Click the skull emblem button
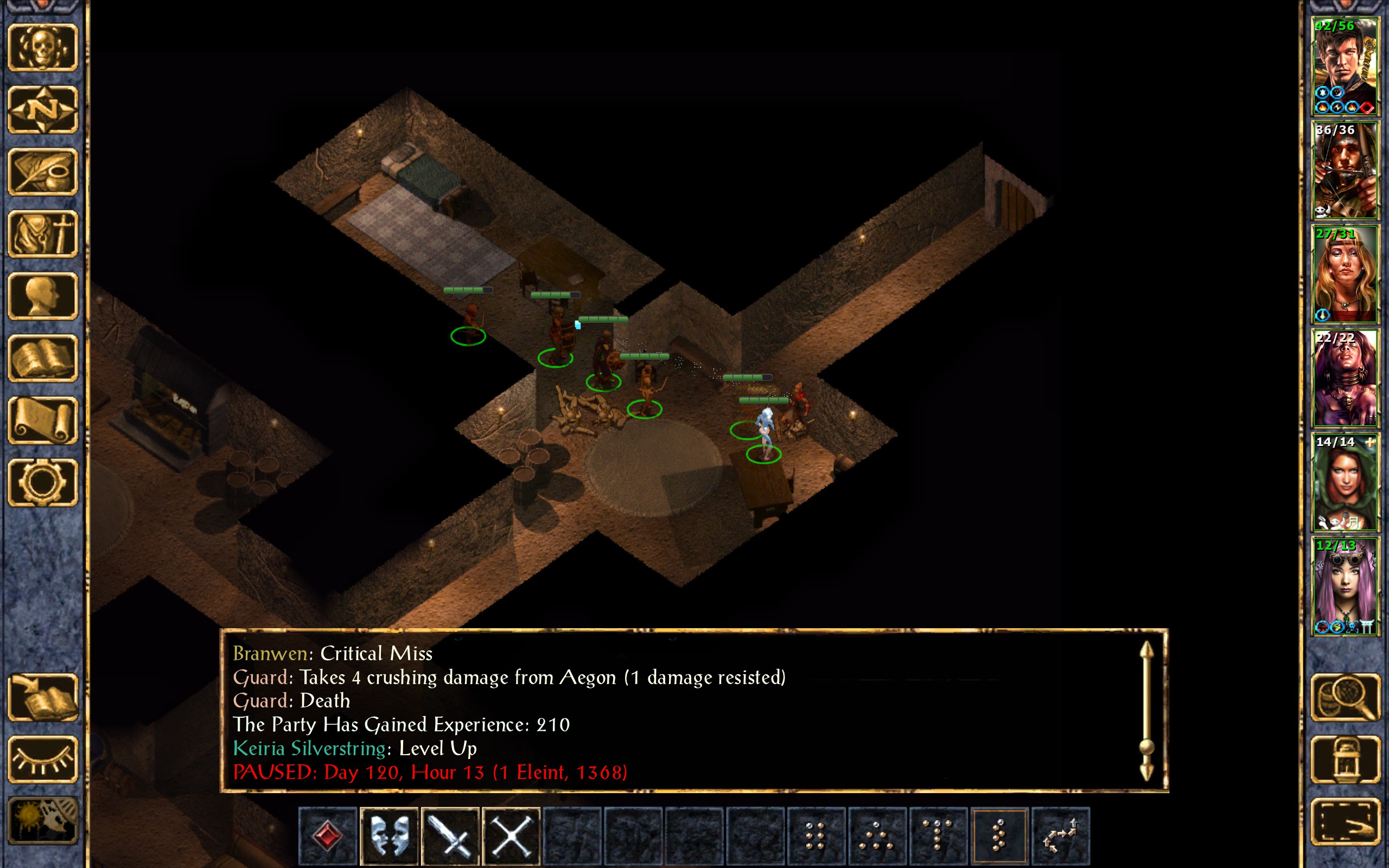This screenshot has width=1389, height=868. click(x=43, y=47)
